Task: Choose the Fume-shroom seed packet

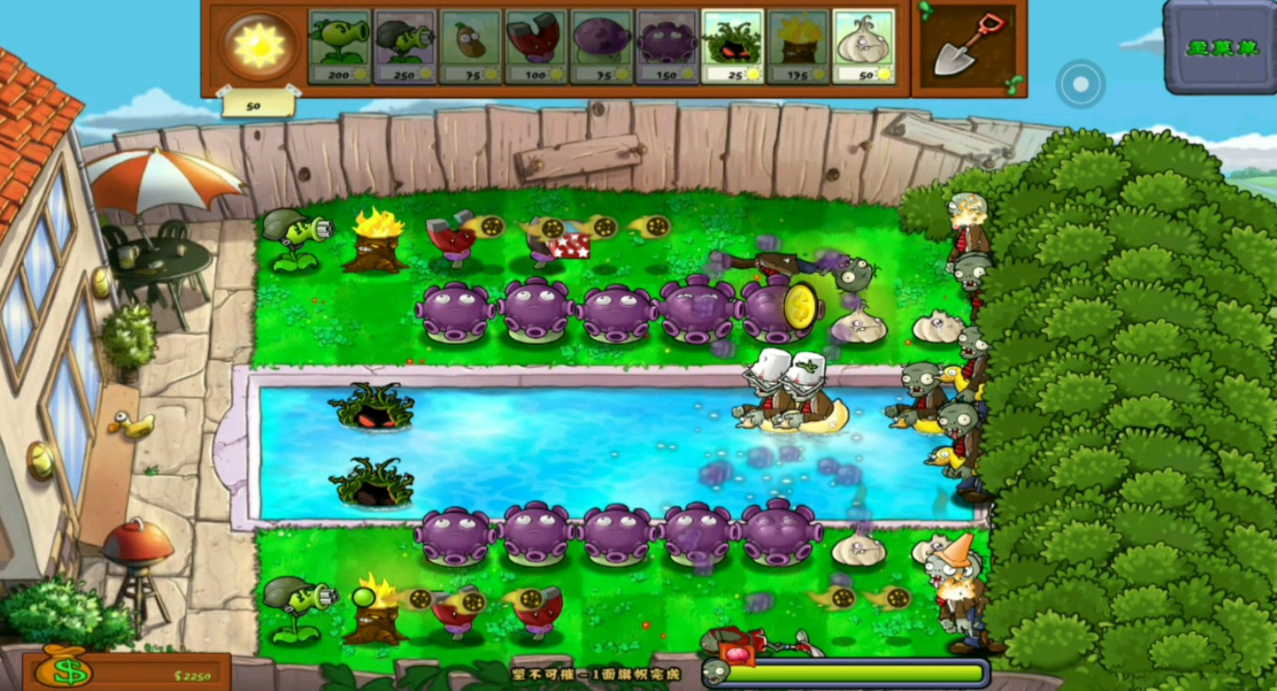Action: pyautogui.click(x=601, y=46)
